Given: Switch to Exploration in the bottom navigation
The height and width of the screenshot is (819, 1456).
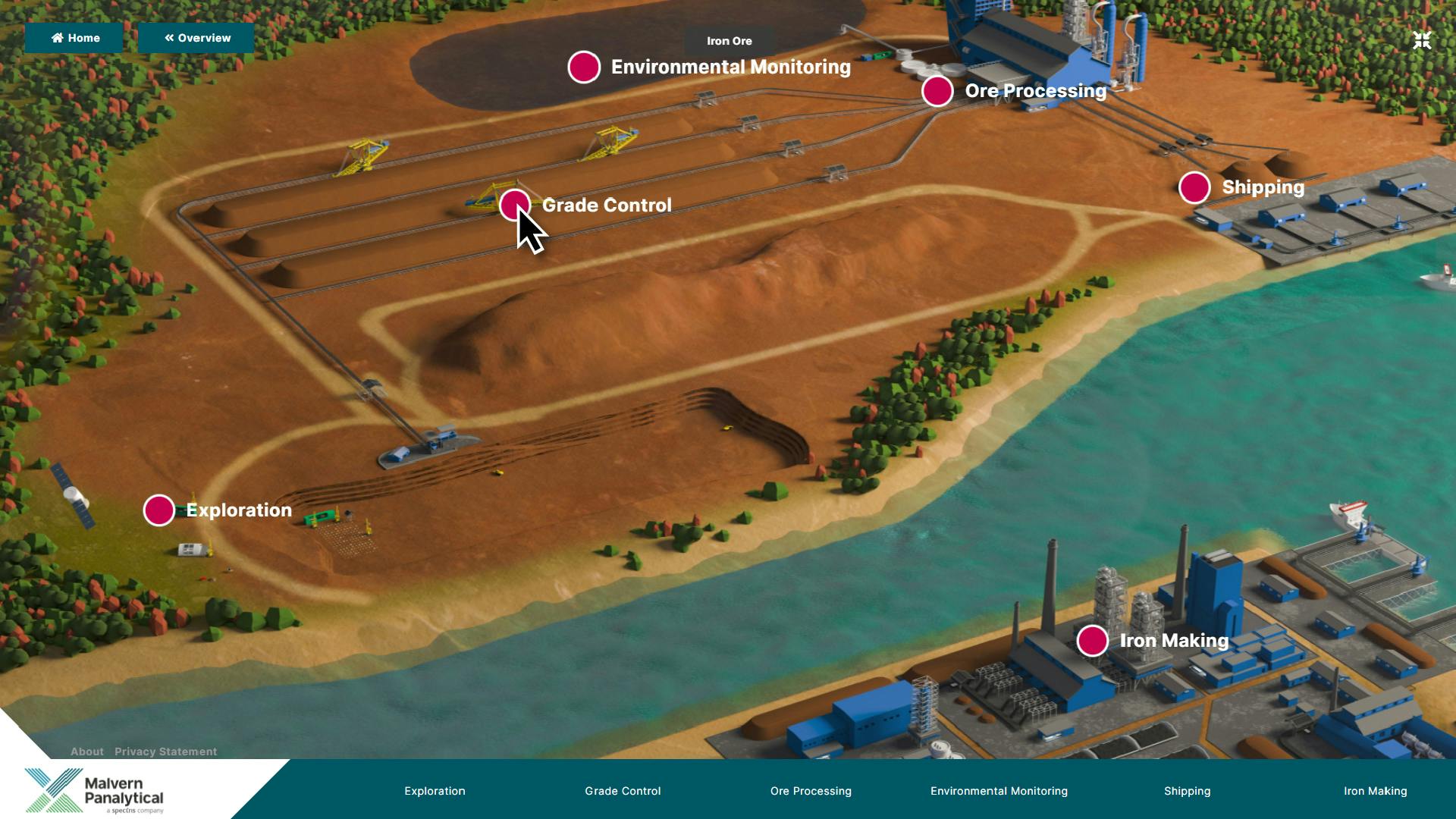Looking at the screenshot, I should 435,791.
